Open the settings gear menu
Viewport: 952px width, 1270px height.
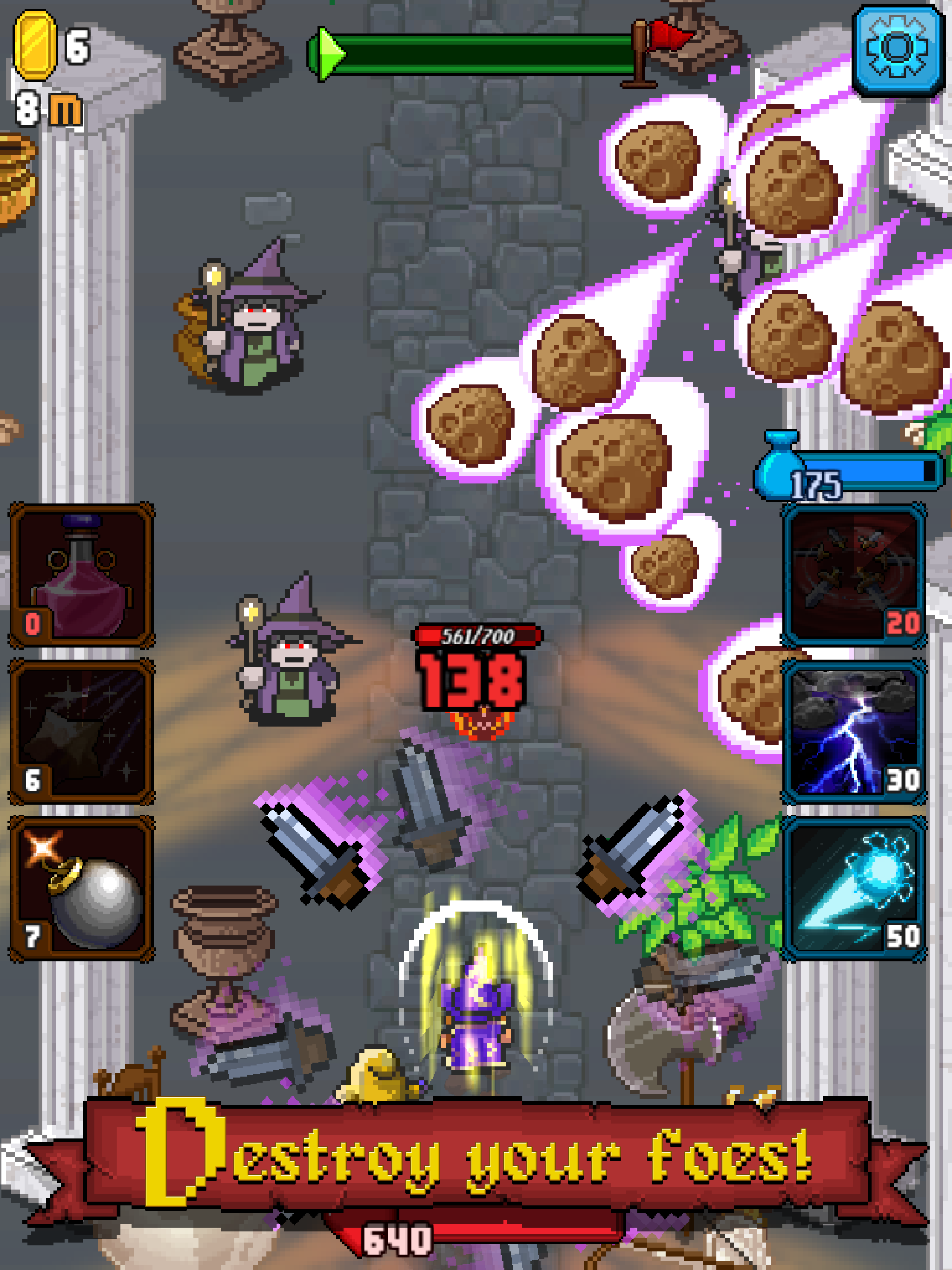pos(896,52)
